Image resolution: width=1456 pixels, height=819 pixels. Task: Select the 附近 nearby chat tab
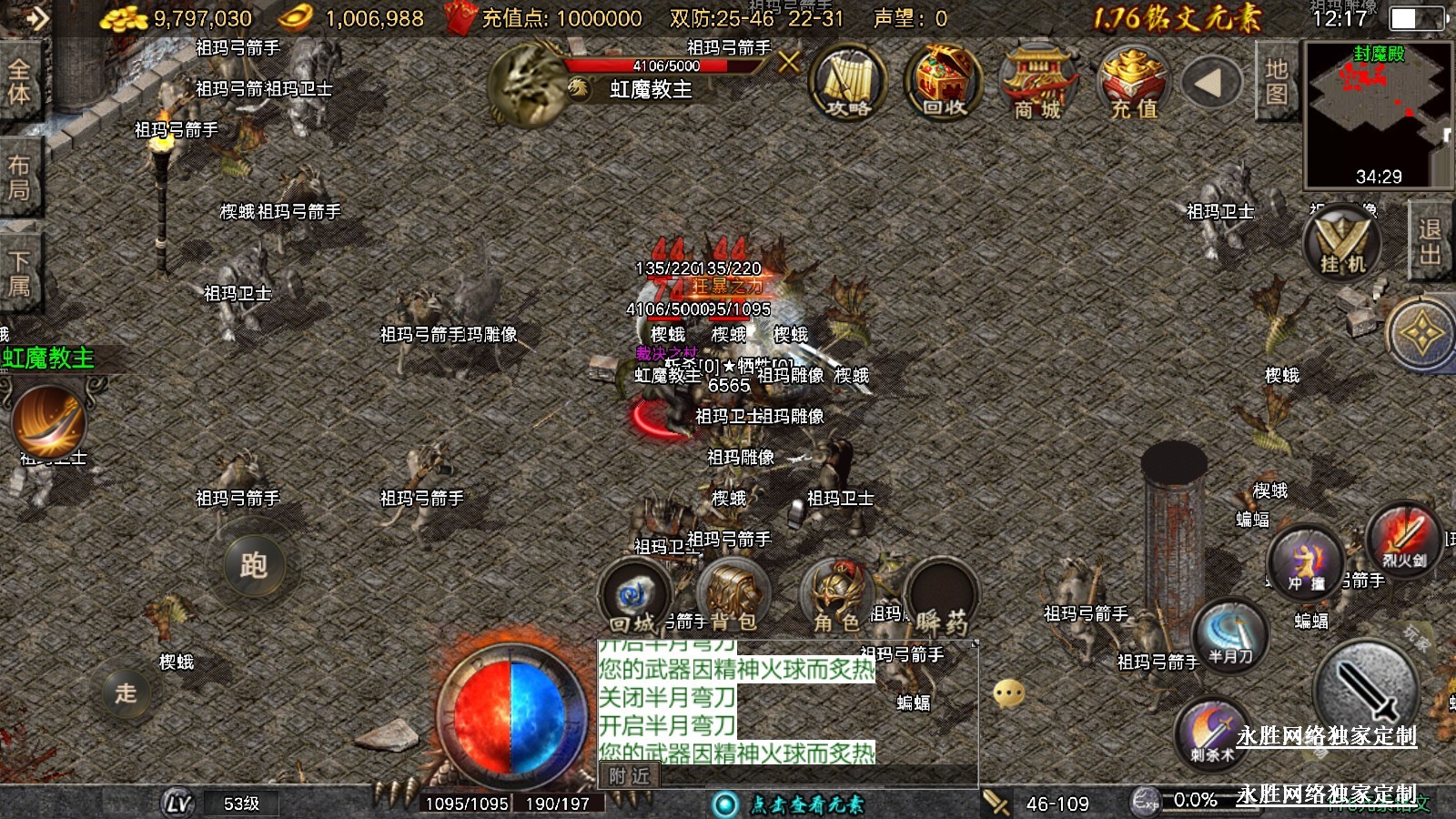630,776
